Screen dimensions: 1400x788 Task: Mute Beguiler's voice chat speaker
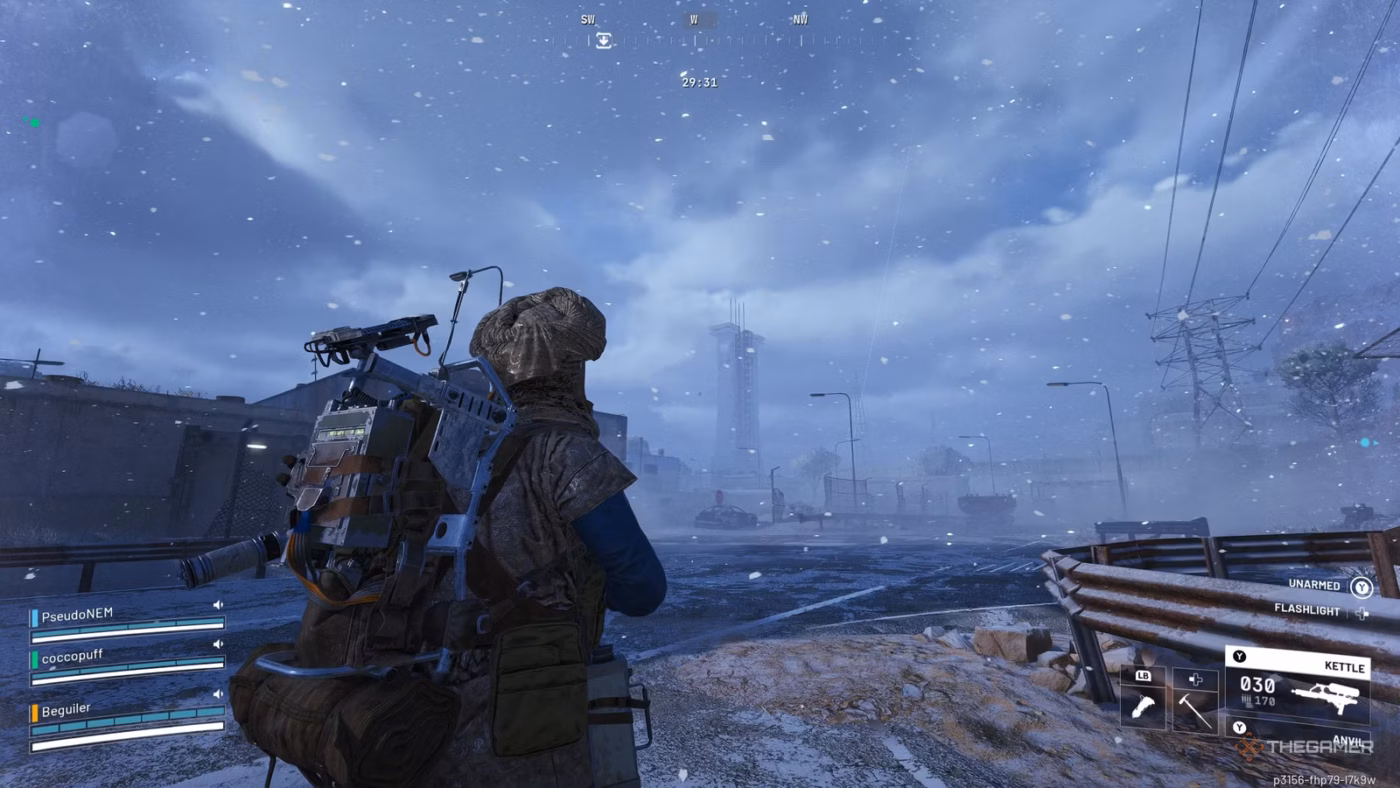coord(218,694)
